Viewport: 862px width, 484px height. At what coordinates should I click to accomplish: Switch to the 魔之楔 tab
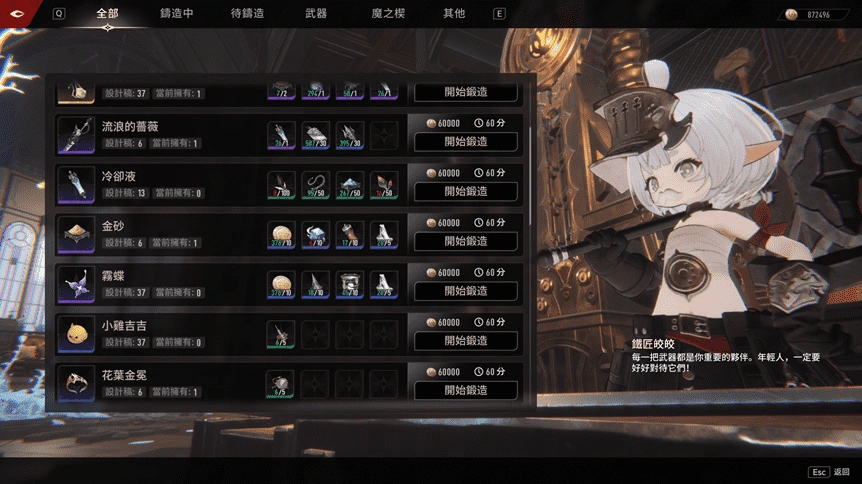pos(388,14)
